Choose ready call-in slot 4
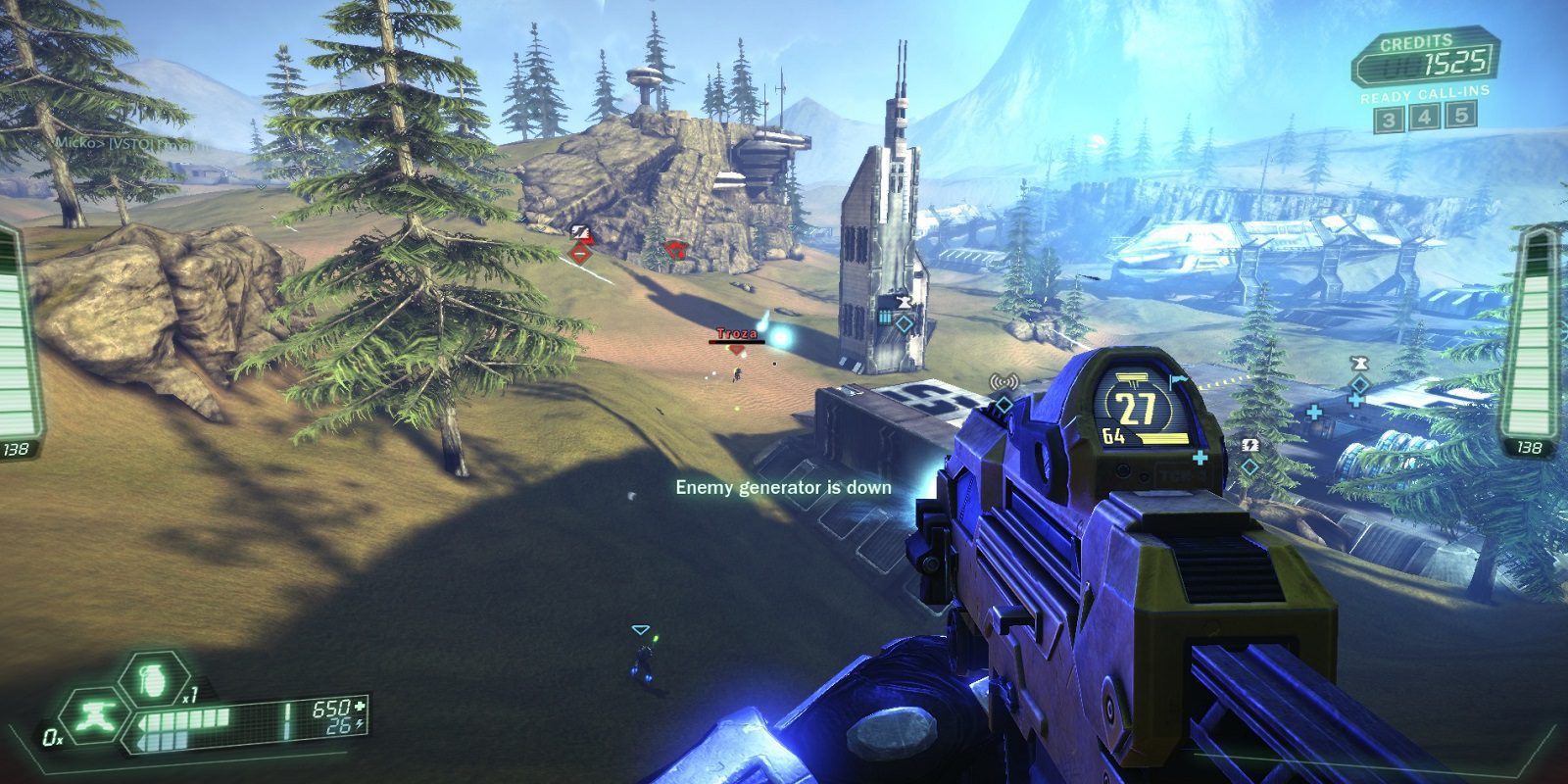The width and height of the screenshot is (1568, 784). point(1425,118)
